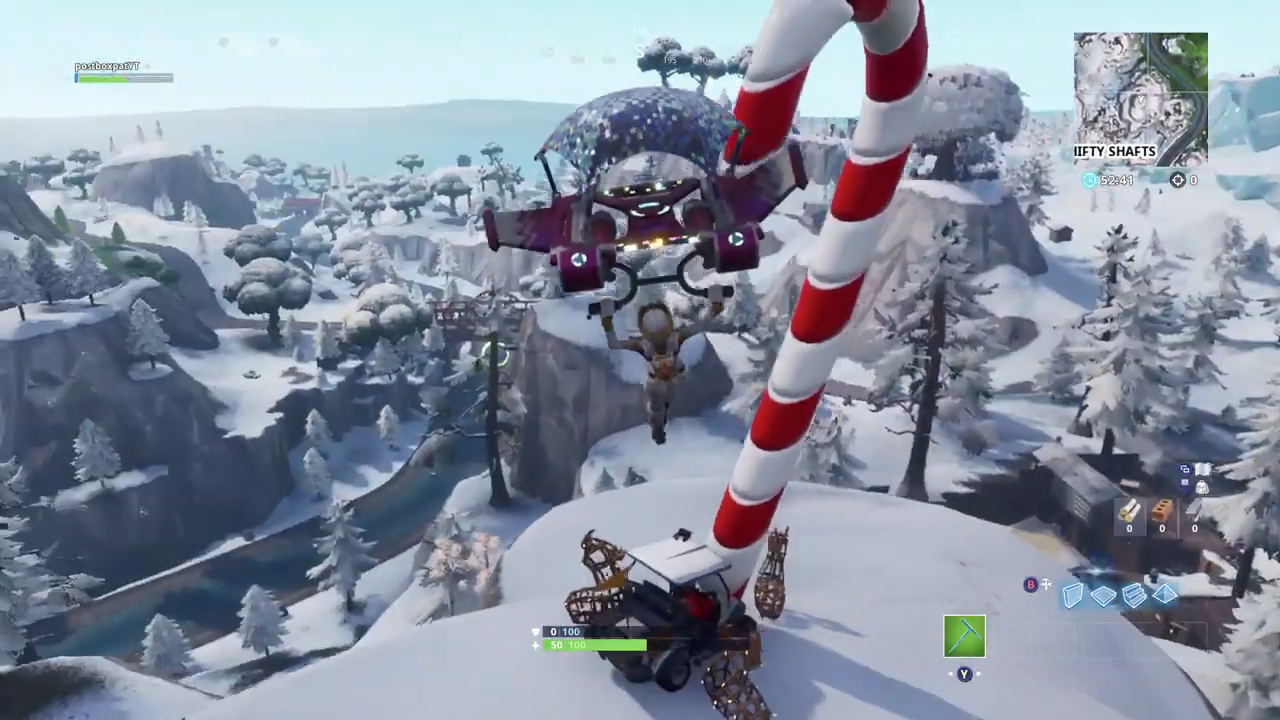Select the floor building piece
This screenshot has width=1280, height=720.
[1103, 595]
